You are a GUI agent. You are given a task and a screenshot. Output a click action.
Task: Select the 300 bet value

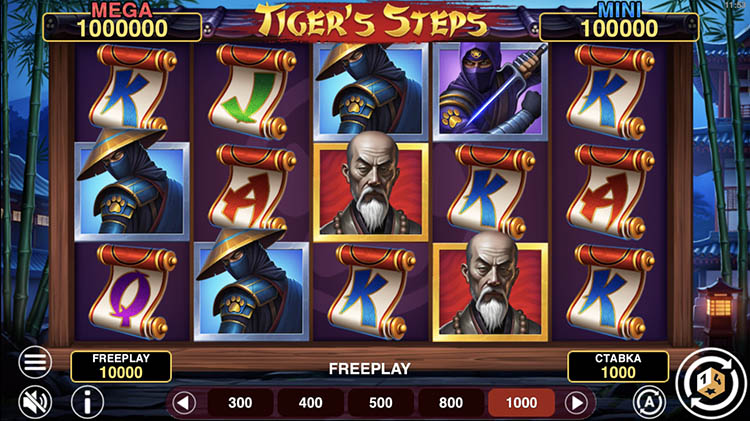(x=240, y=403)
